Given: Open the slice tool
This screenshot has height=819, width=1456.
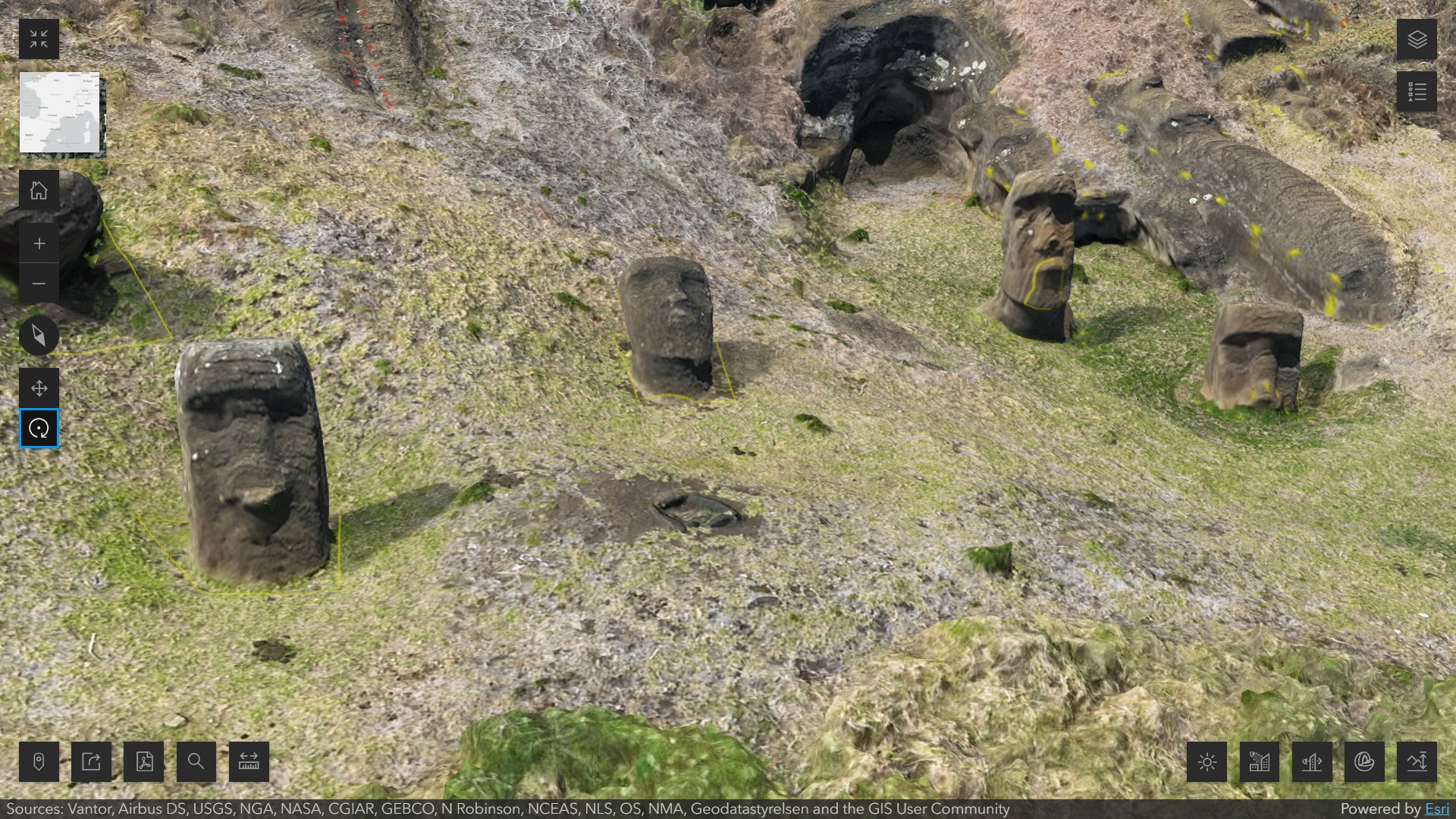Looking at the screenshot, I should (x=1364, y=761).
